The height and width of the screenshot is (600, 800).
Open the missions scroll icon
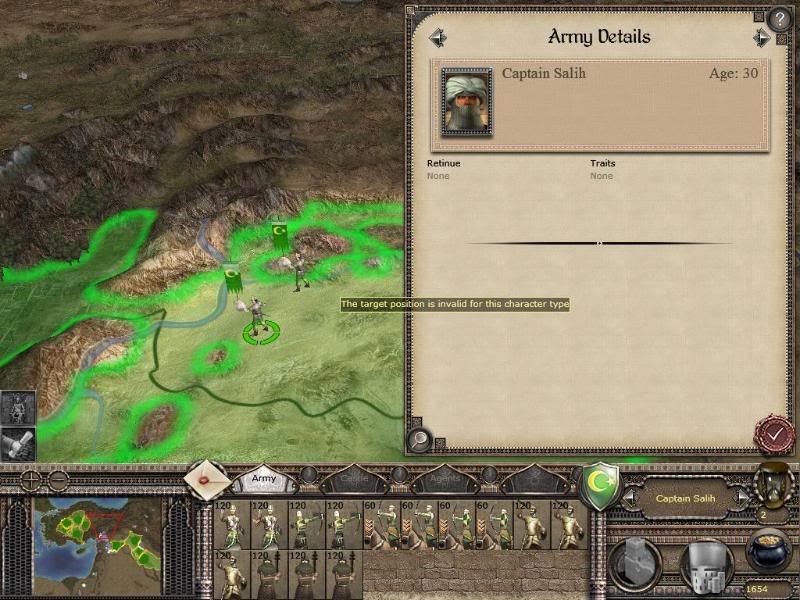click(x=17, y=443)
